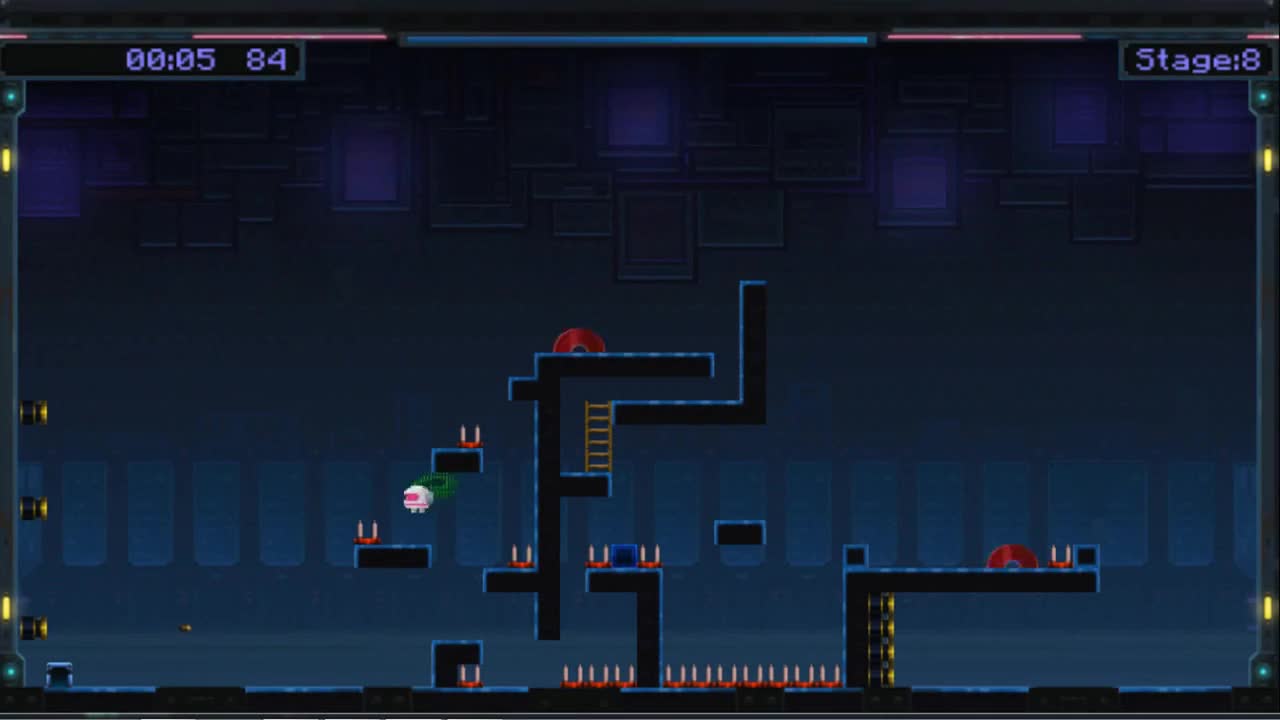
Task: Click the green dashed trail behind the character
Action: (443, 487)
